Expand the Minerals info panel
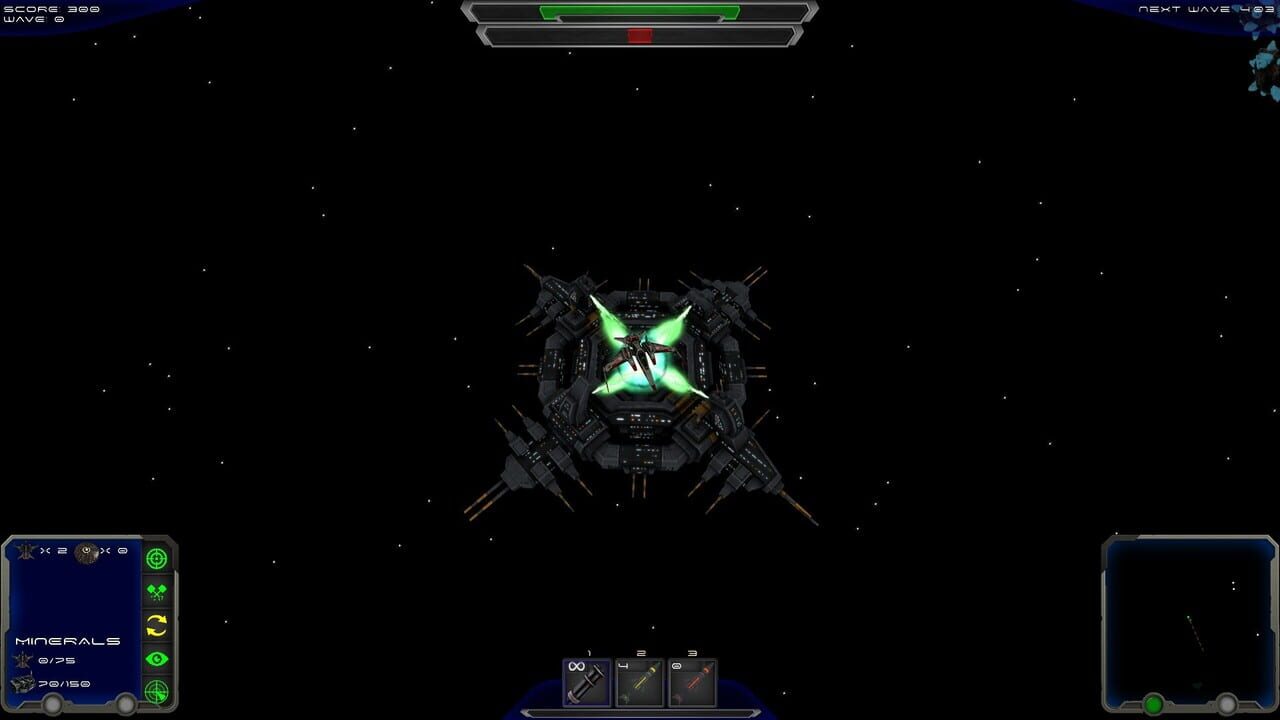Screen dimensions: 1280x720 tap(66, 640)
